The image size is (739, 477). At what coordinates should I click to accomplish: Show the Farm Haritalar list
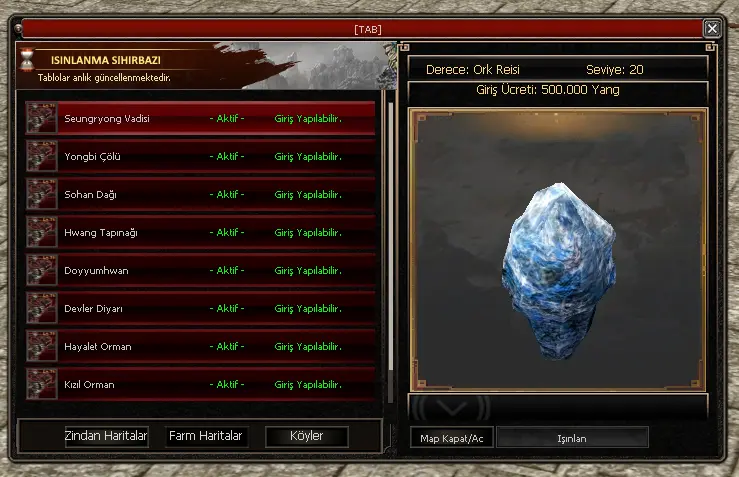[206, 437]
